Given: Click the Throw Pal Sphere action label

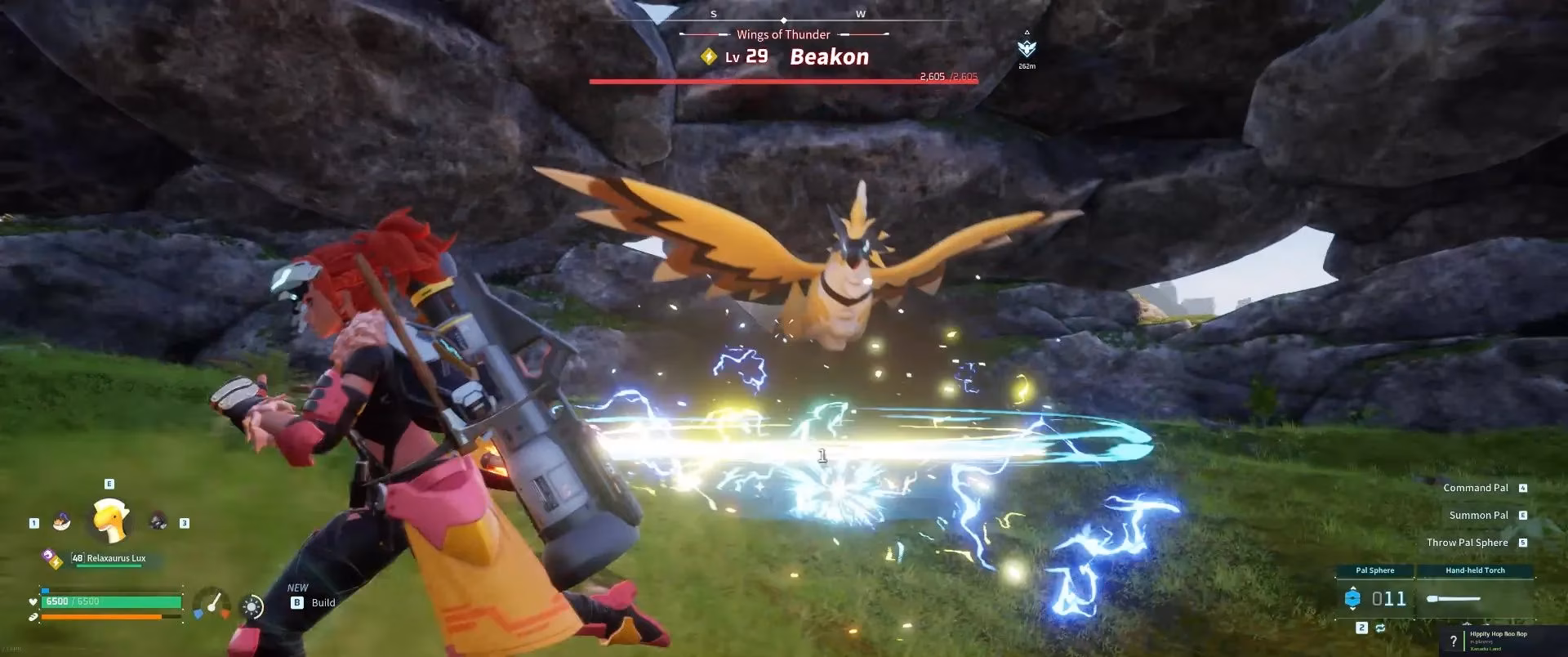Looking at the screenshot, I should pos(1467,542).
